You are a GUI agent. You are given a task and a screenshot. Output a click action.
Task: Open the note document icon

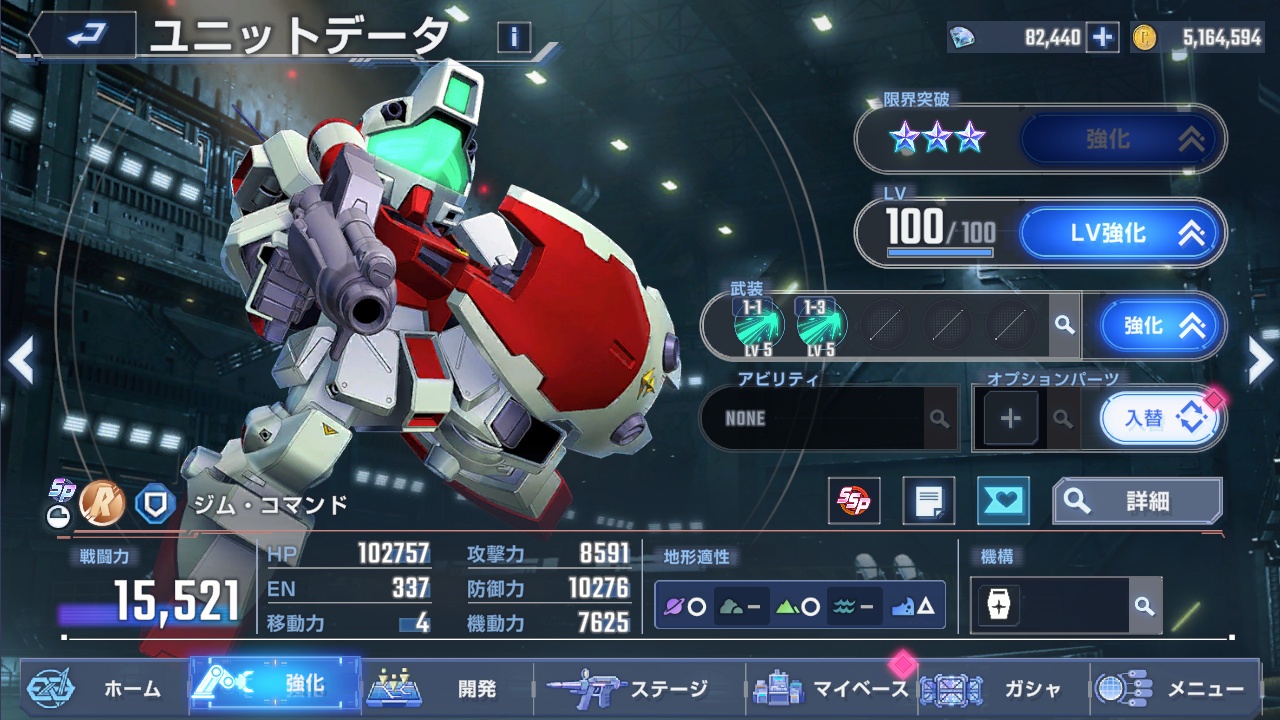click(928, 501)
